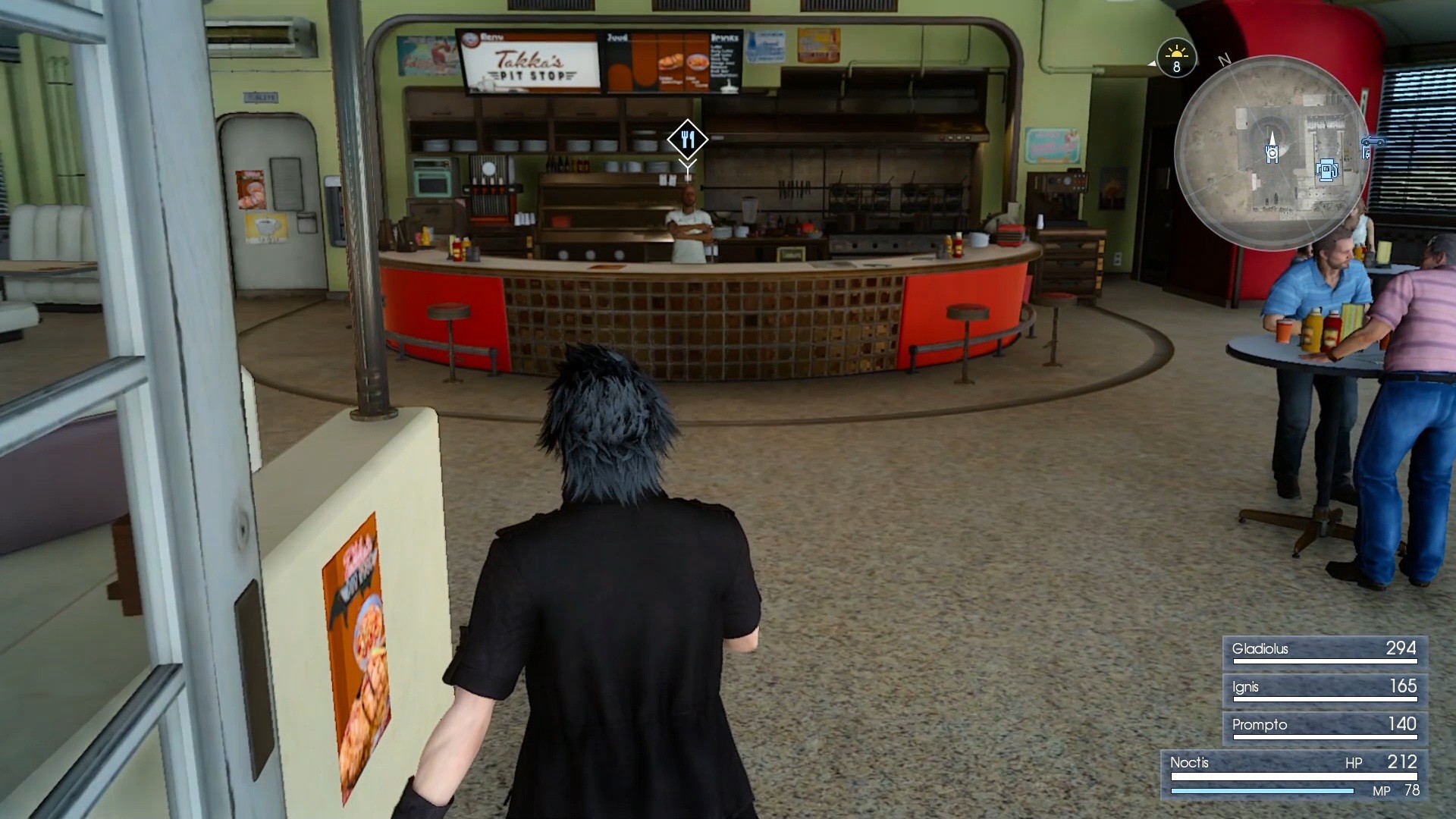Image resolution: width=1456 pixels, height=819 pixels.
Task: Click the sun weather icon showing day 8
Action: [x=1176, y=59]
